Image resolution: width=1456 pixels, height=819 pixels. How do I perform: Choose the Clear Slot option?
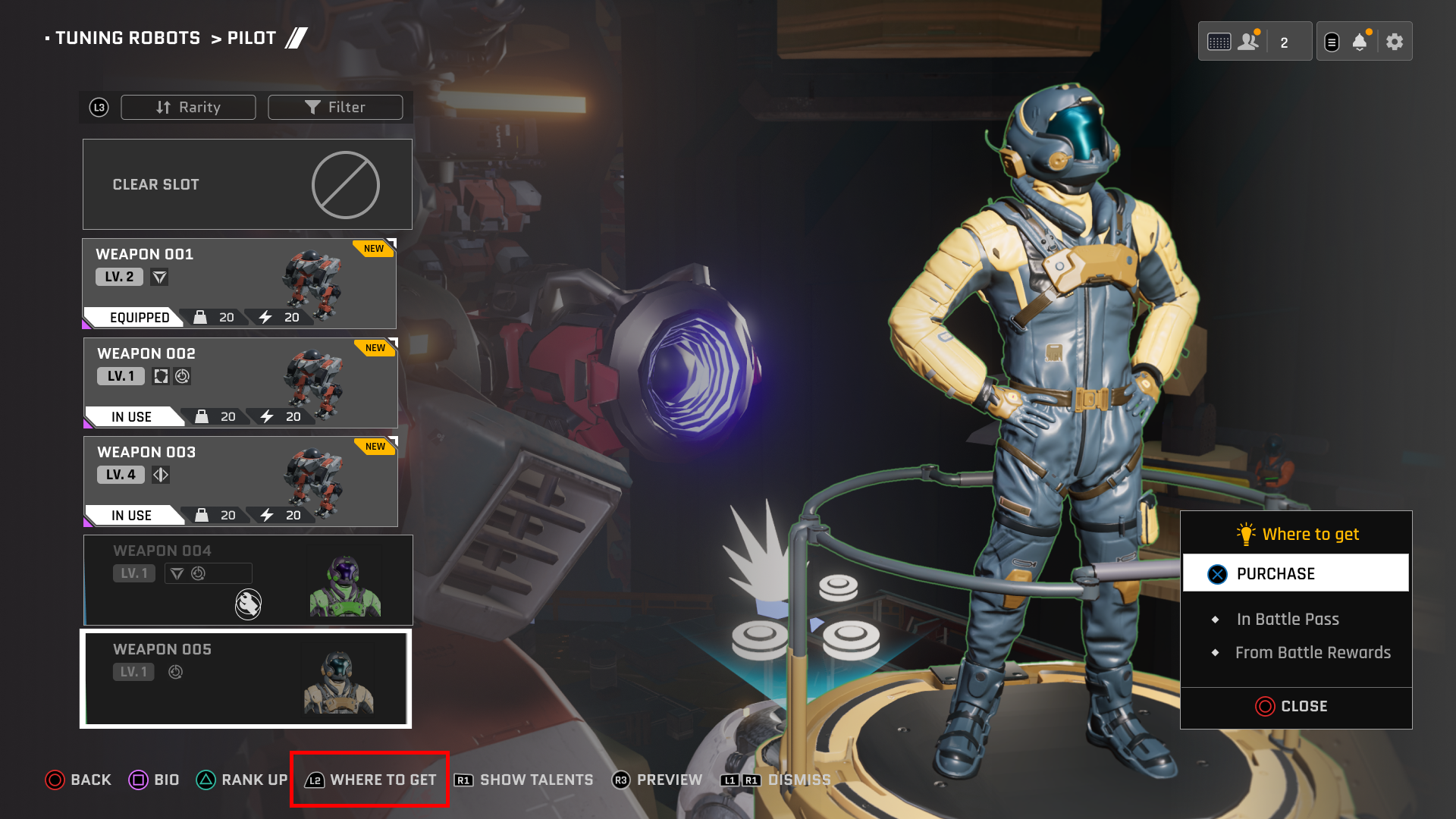(247, 184)
